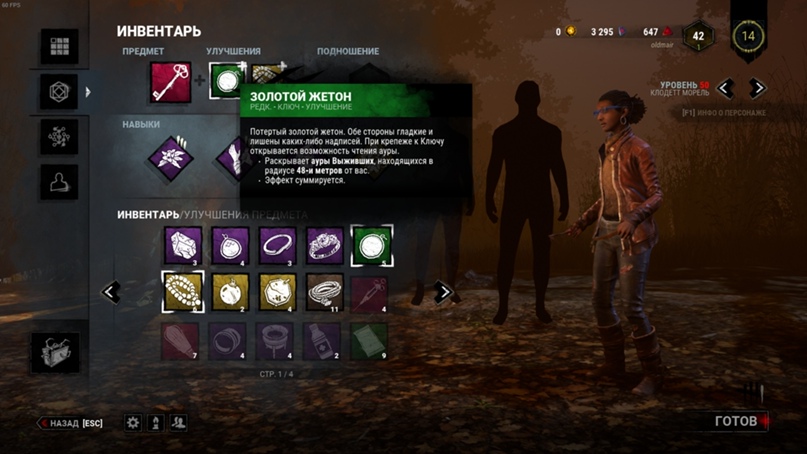Open the grid menu tab at top
Image resolution: width=807 pixels, height=454 pixels.
[59, 47]
